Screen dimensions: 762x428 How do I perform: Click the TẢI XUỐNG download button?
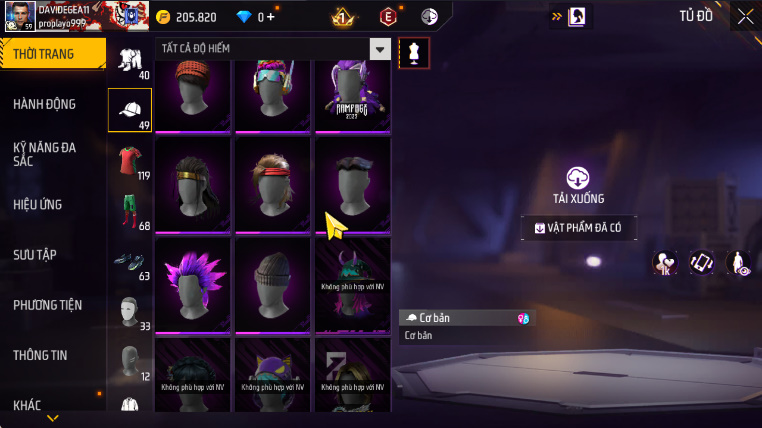point(578,185)
